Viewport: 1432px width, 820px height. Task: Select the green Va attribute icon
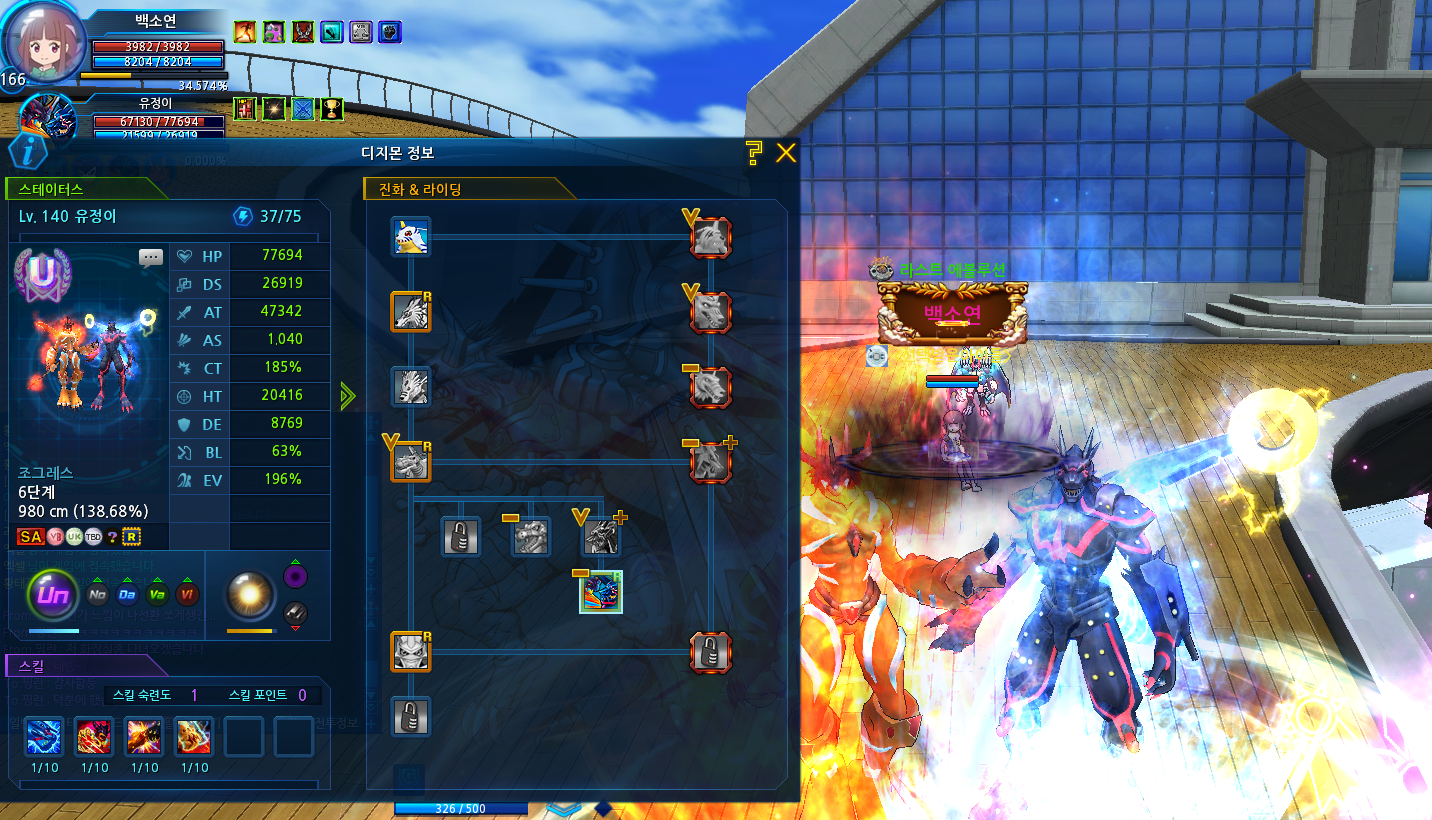pos(157,595)
